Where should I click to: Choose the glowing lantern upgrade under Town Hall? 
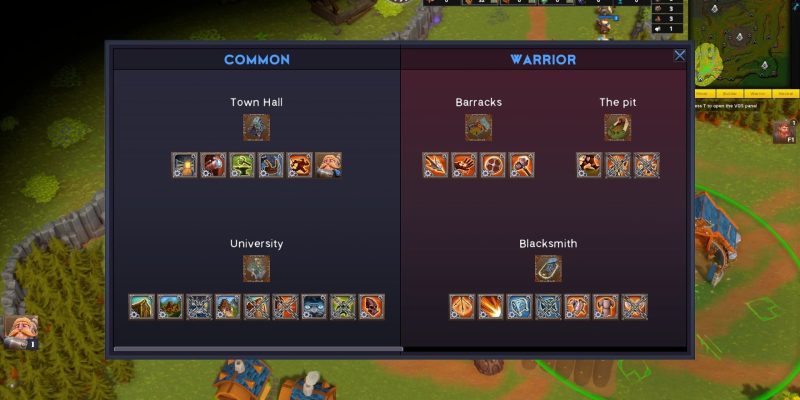pos(185,165)
